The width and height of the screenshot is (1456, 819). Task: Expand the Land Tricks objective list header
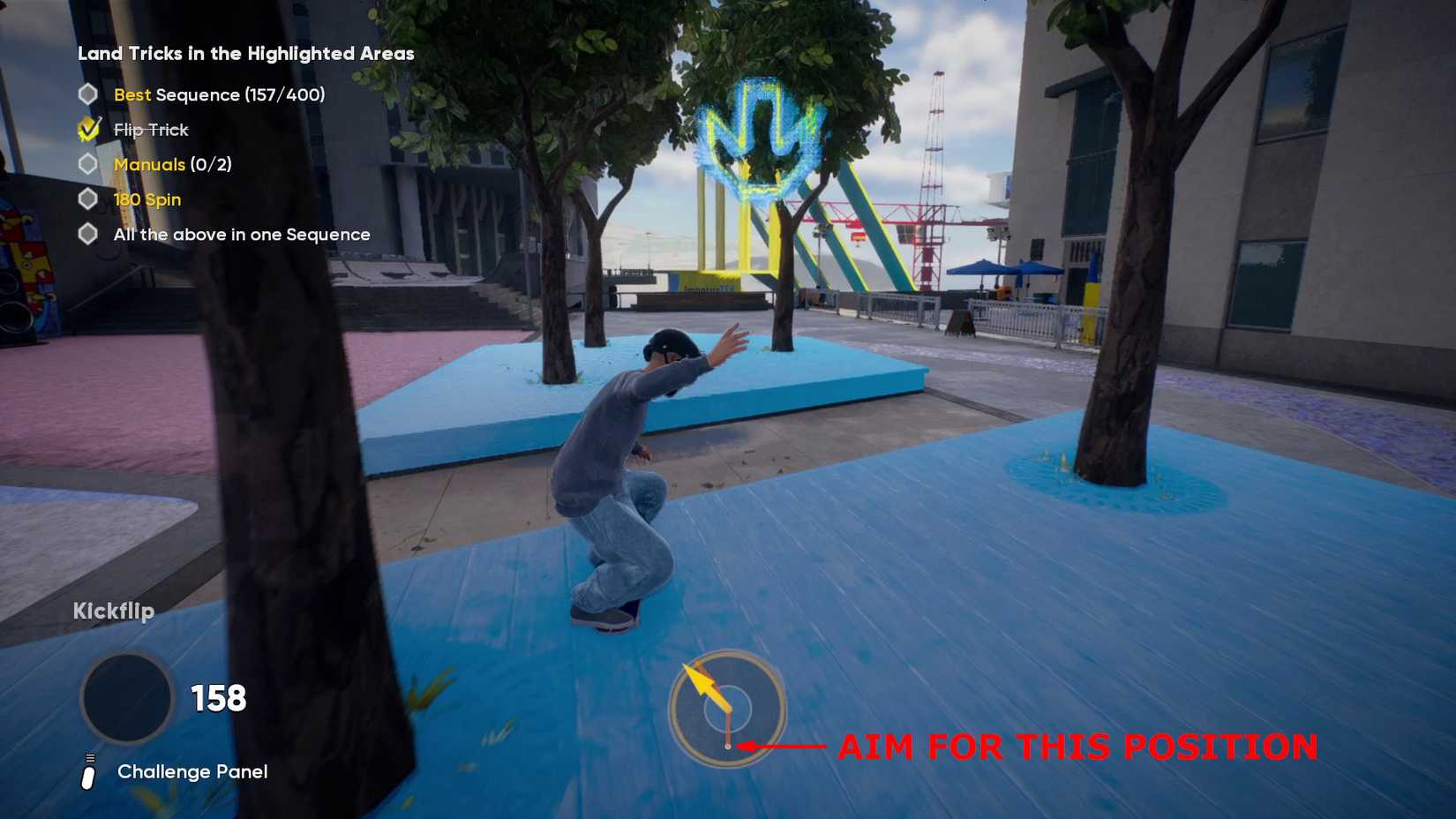coord(244,53)
